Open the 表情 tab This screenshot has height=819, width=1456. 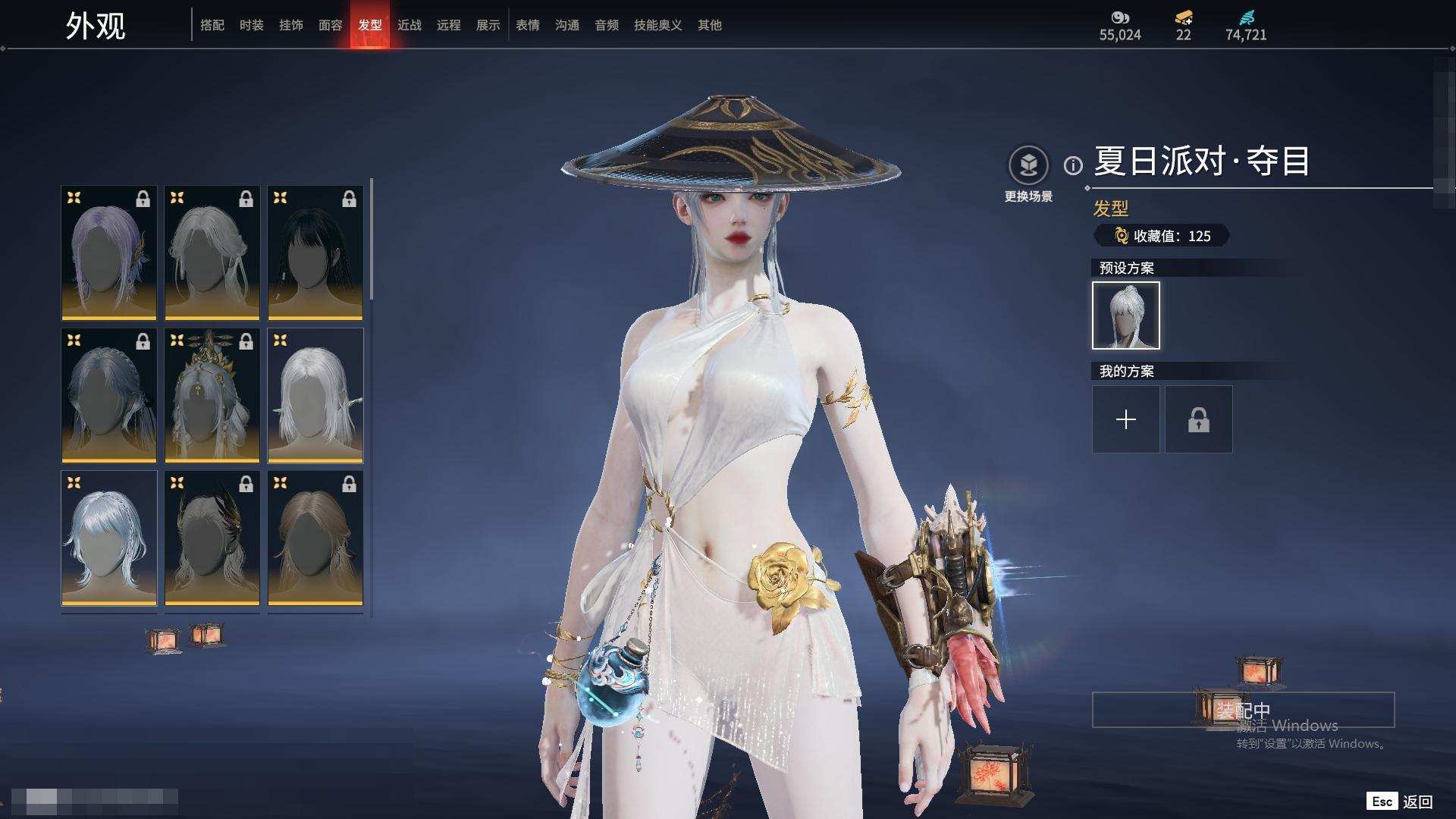tap(528, 25)
